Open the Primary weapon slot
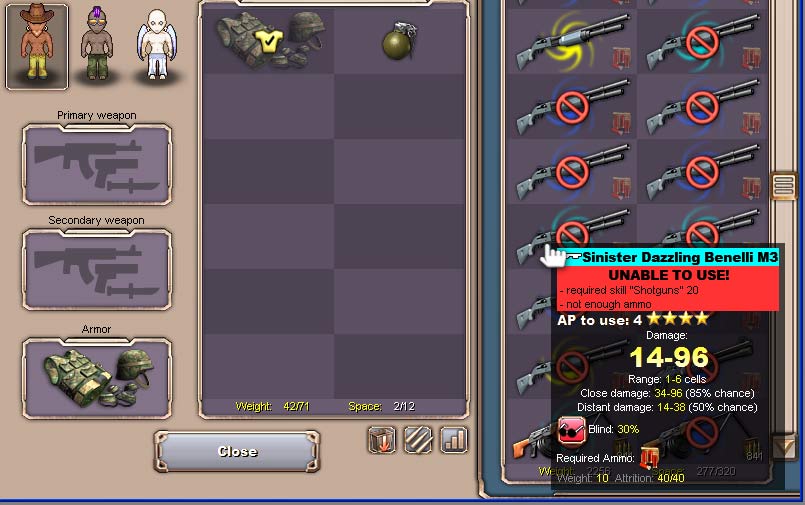 point(97,165)
